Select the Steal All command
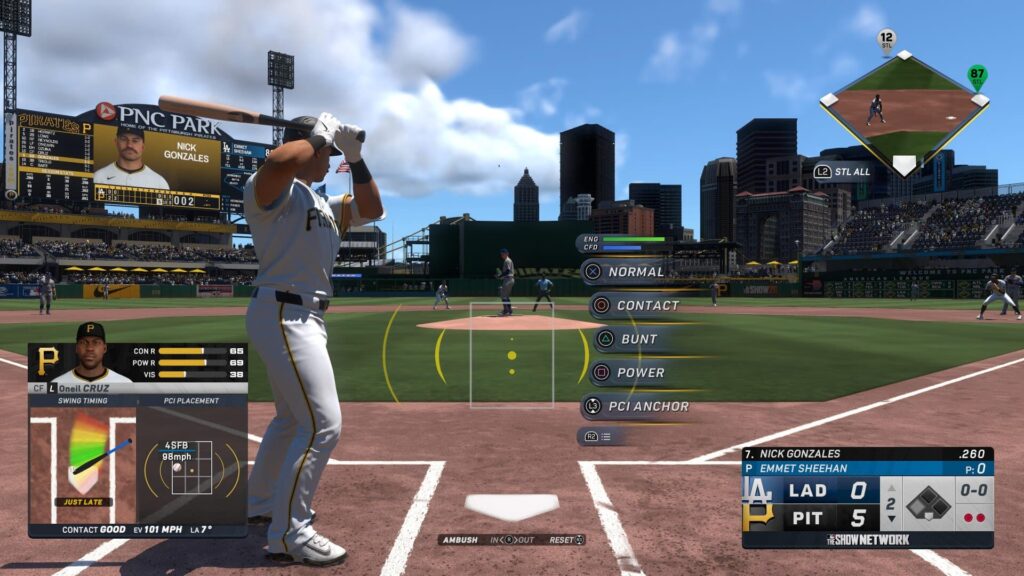Screen dimensions: 1024x576 tap(845, 171)
